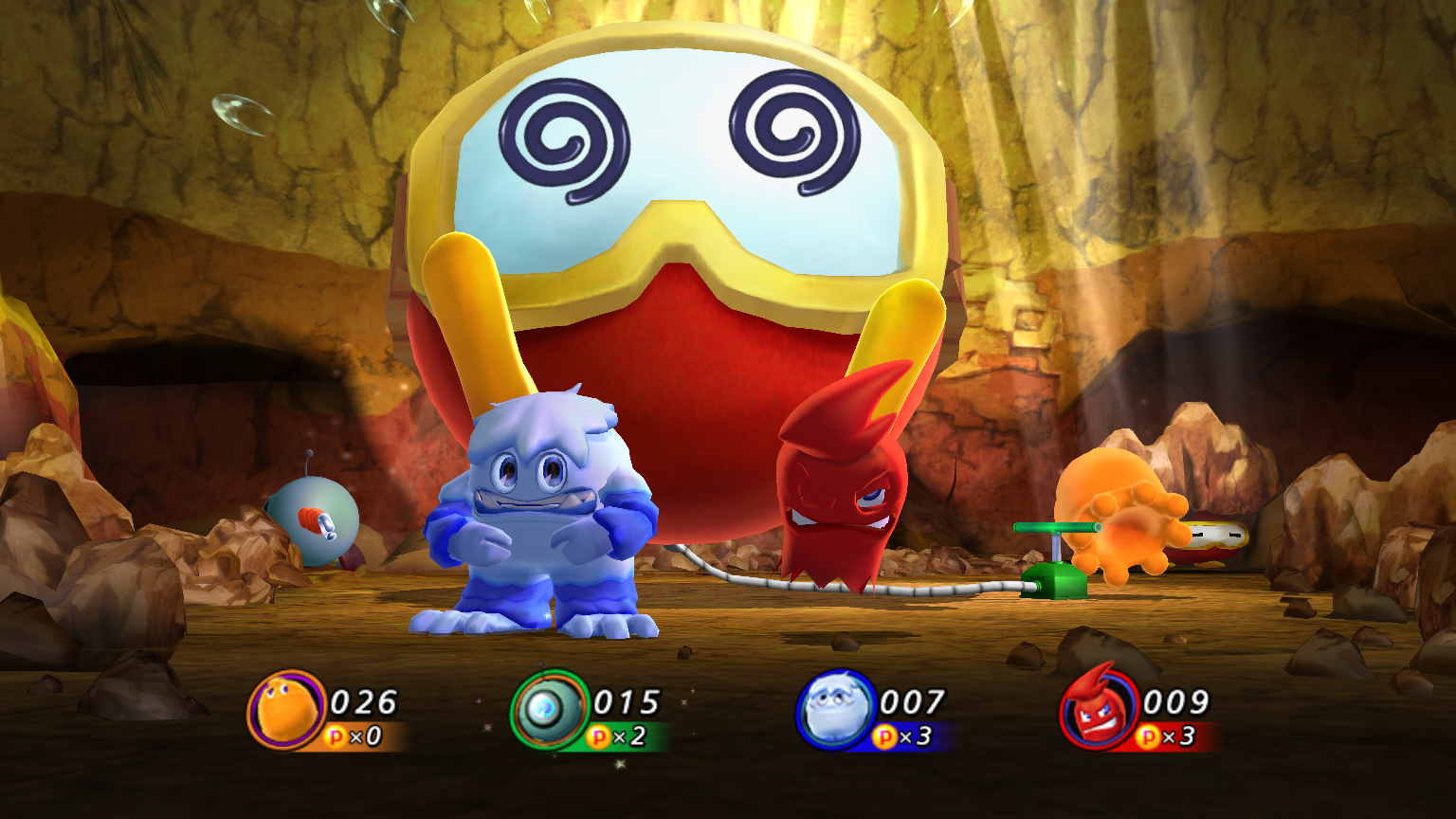The width and height of the screenshot is (1456, 819).
Task: Select the orange ghost player portrait
Action: pos(286,710)
